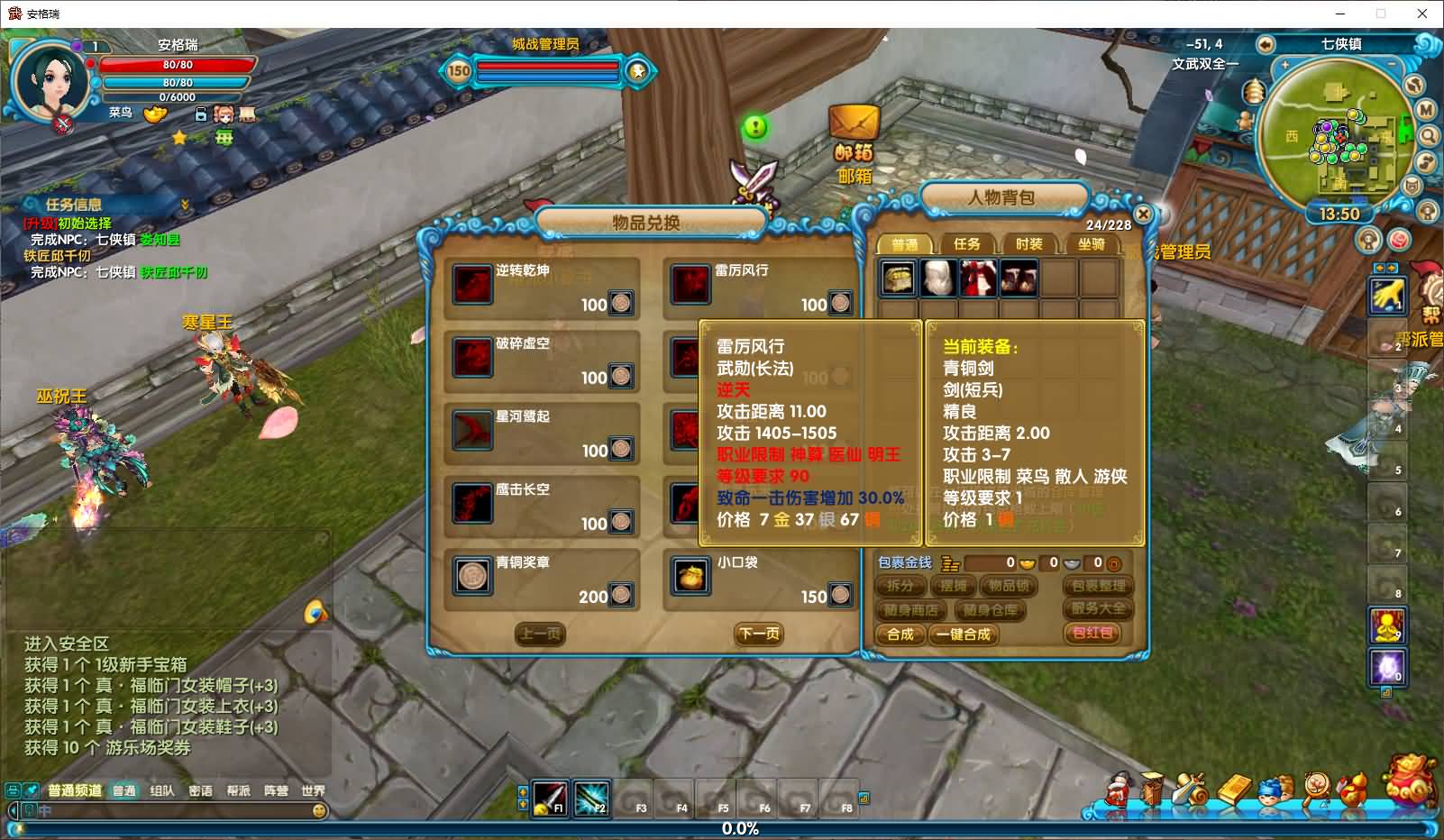
Task: Open the 组队 chat channel
Action: pyautogui.click(x=162, y=790)
